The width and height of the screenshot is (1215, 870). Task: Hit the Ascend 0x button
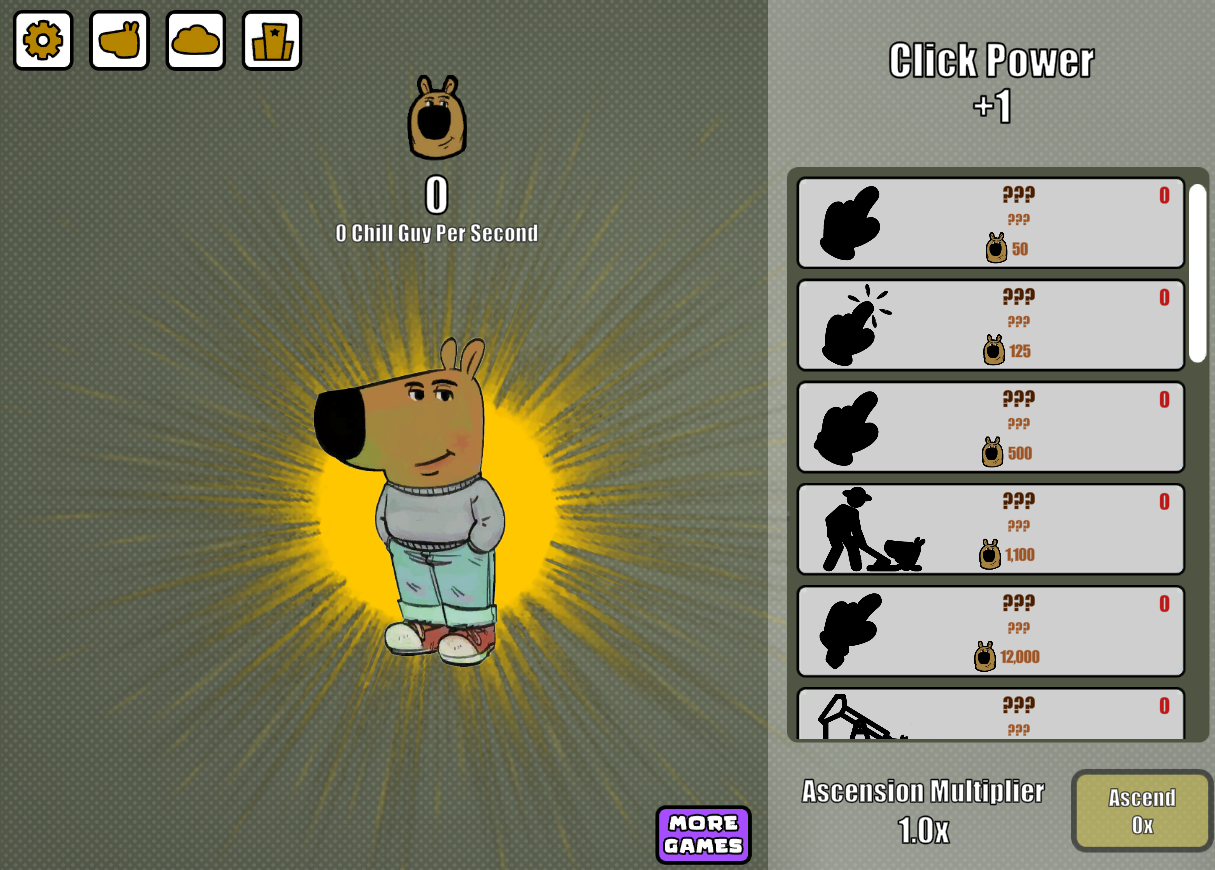pos(1142,811)
